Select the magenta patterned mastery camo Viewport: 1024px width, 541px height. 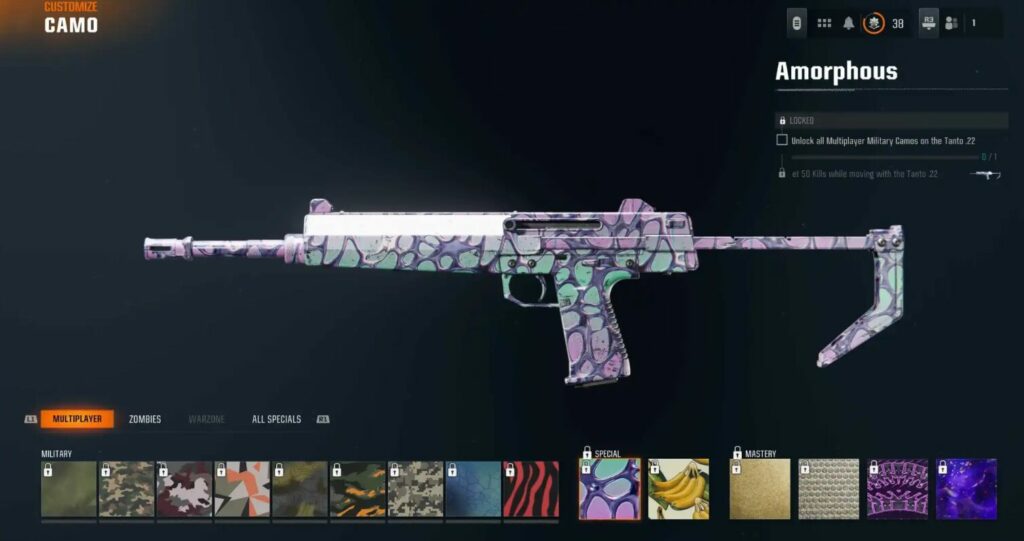(897, 489)
